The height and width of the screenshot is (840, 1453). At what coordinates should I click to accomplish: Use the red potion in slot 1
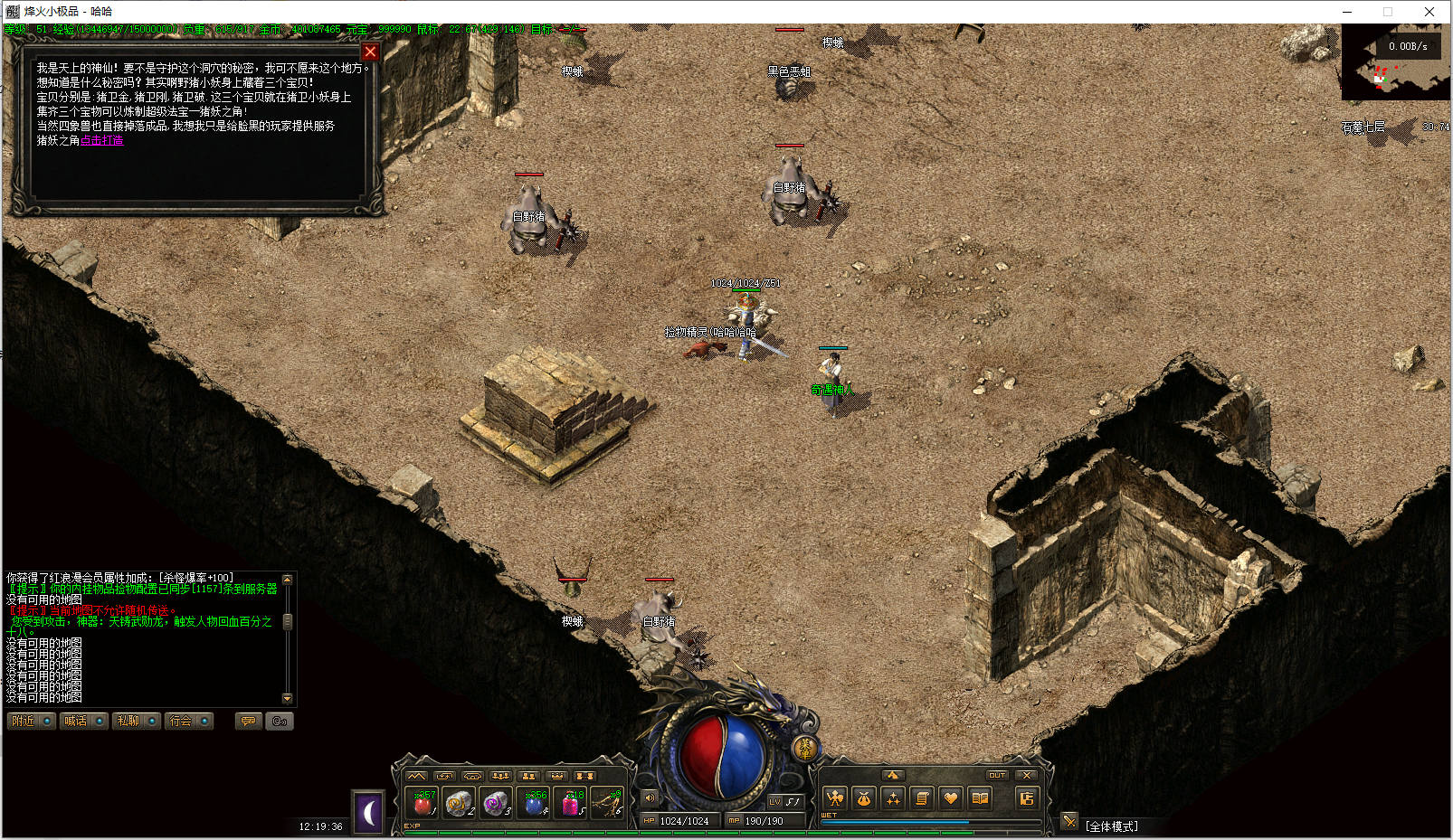click(x=423, y=803)
